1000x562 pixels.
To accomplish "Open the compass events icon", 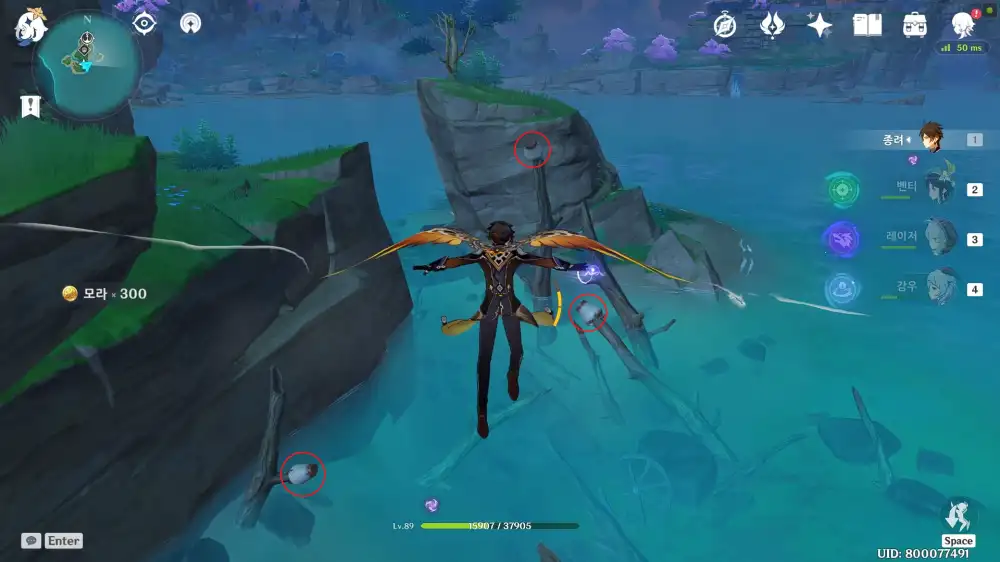I will pos(725,25).
